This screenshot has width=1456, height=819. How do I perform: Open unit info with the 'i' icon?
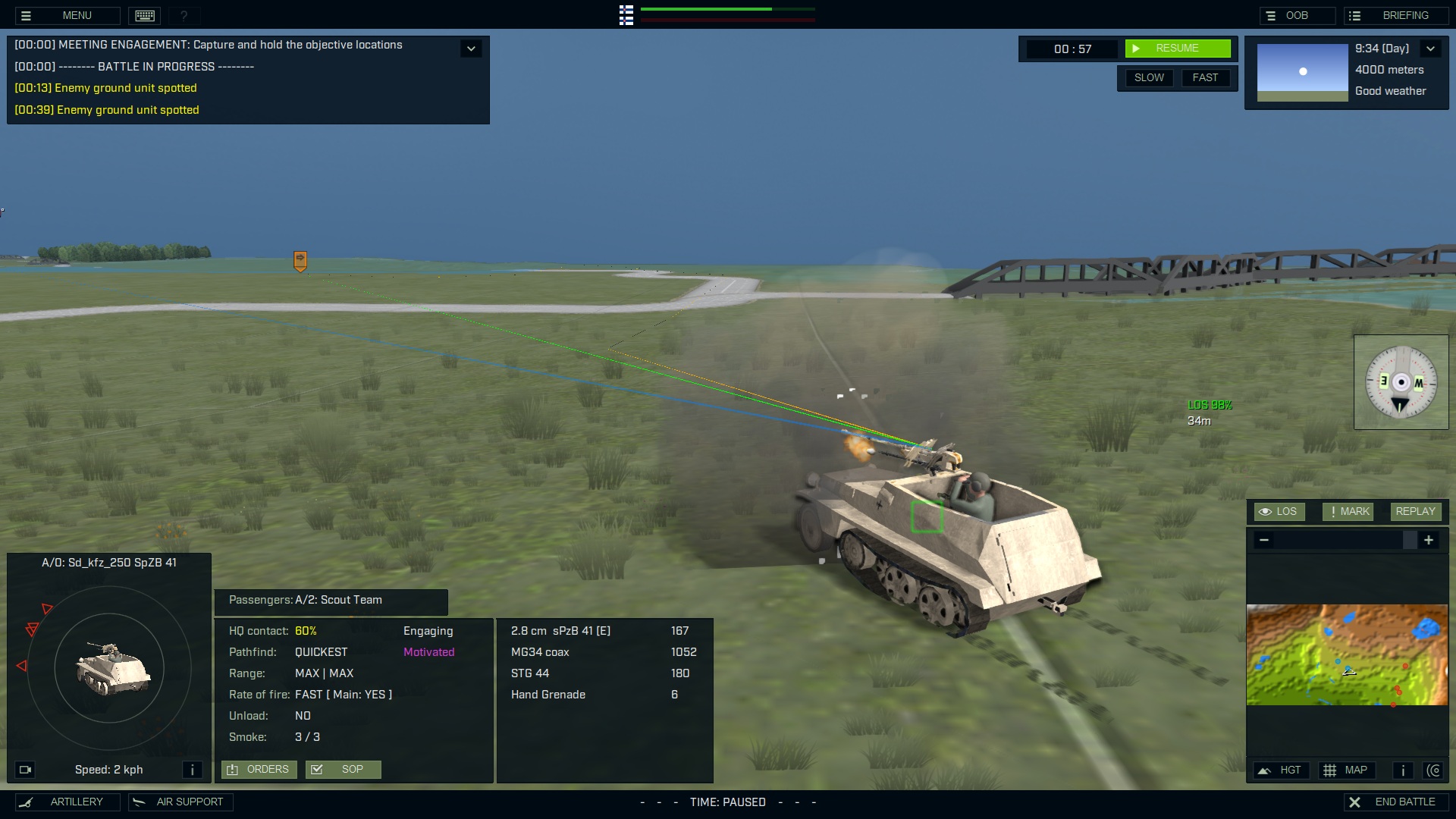pyautogui.click(x=193, y=769)
